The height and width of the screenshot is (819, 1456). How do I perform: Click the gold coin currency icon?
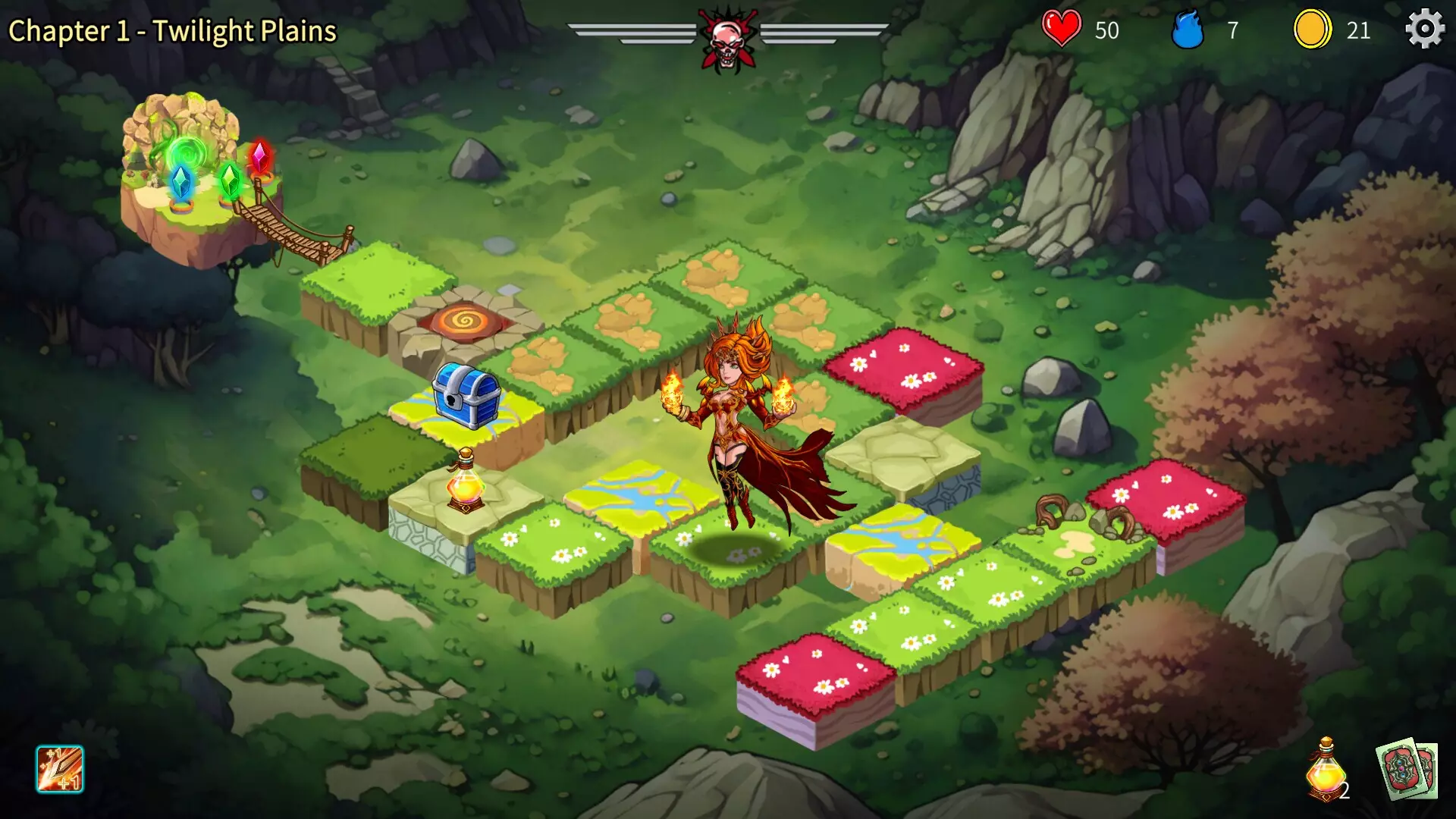coord(1313,29)
